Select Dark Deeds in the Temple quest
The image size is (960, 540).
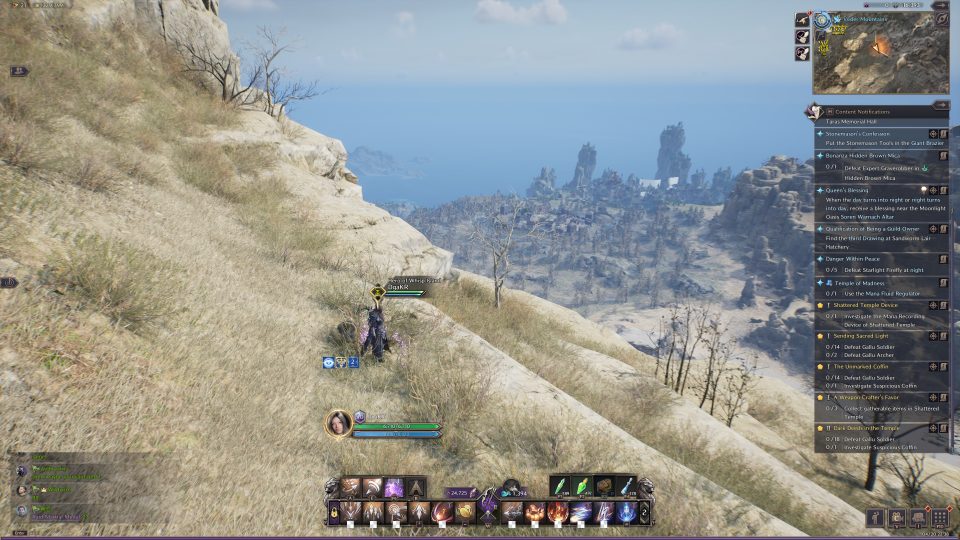[862, 427]
